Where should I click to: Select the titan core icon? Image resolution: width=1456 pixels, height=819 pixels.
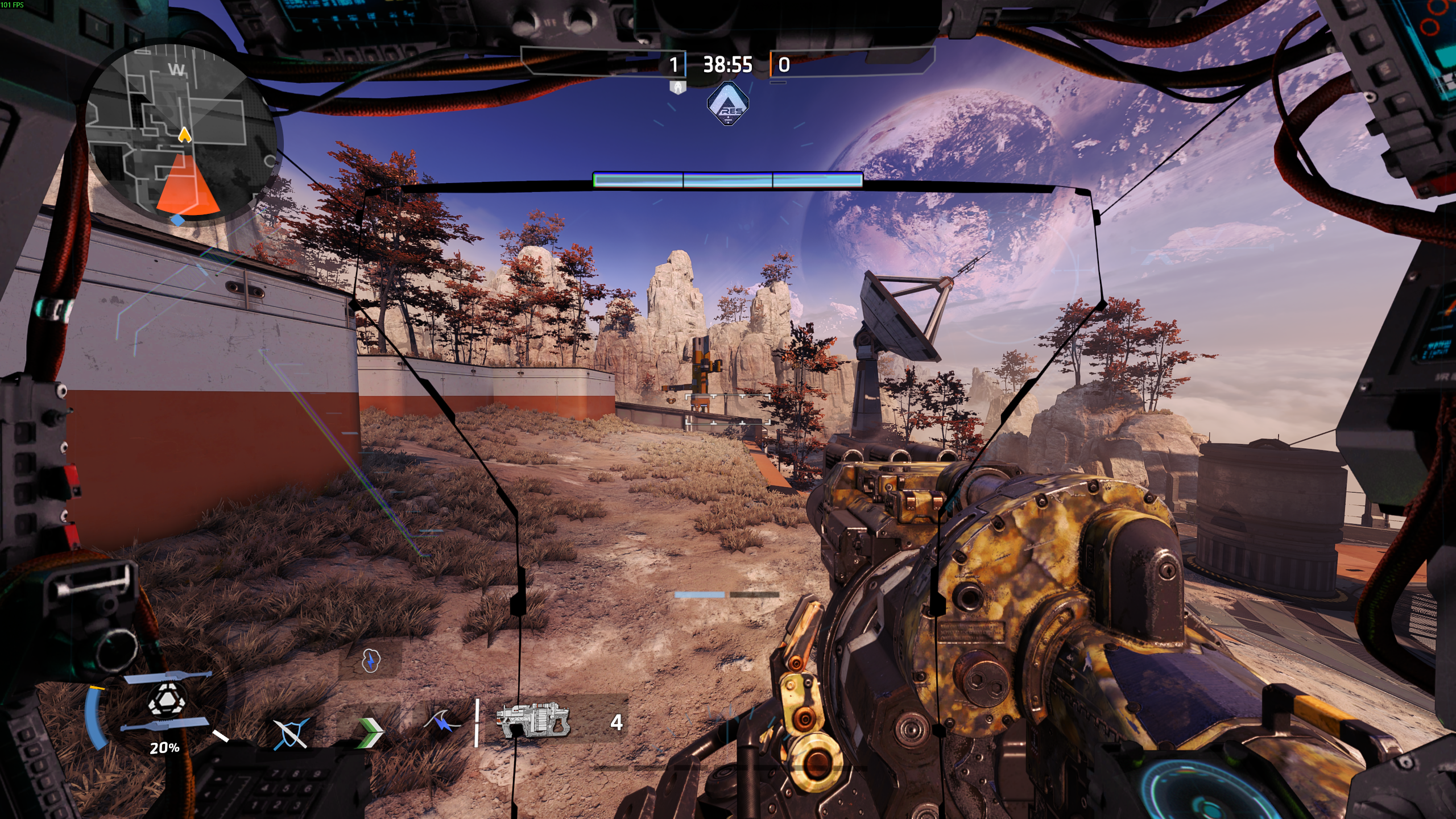pyautogui.click(x=166, y=700)
